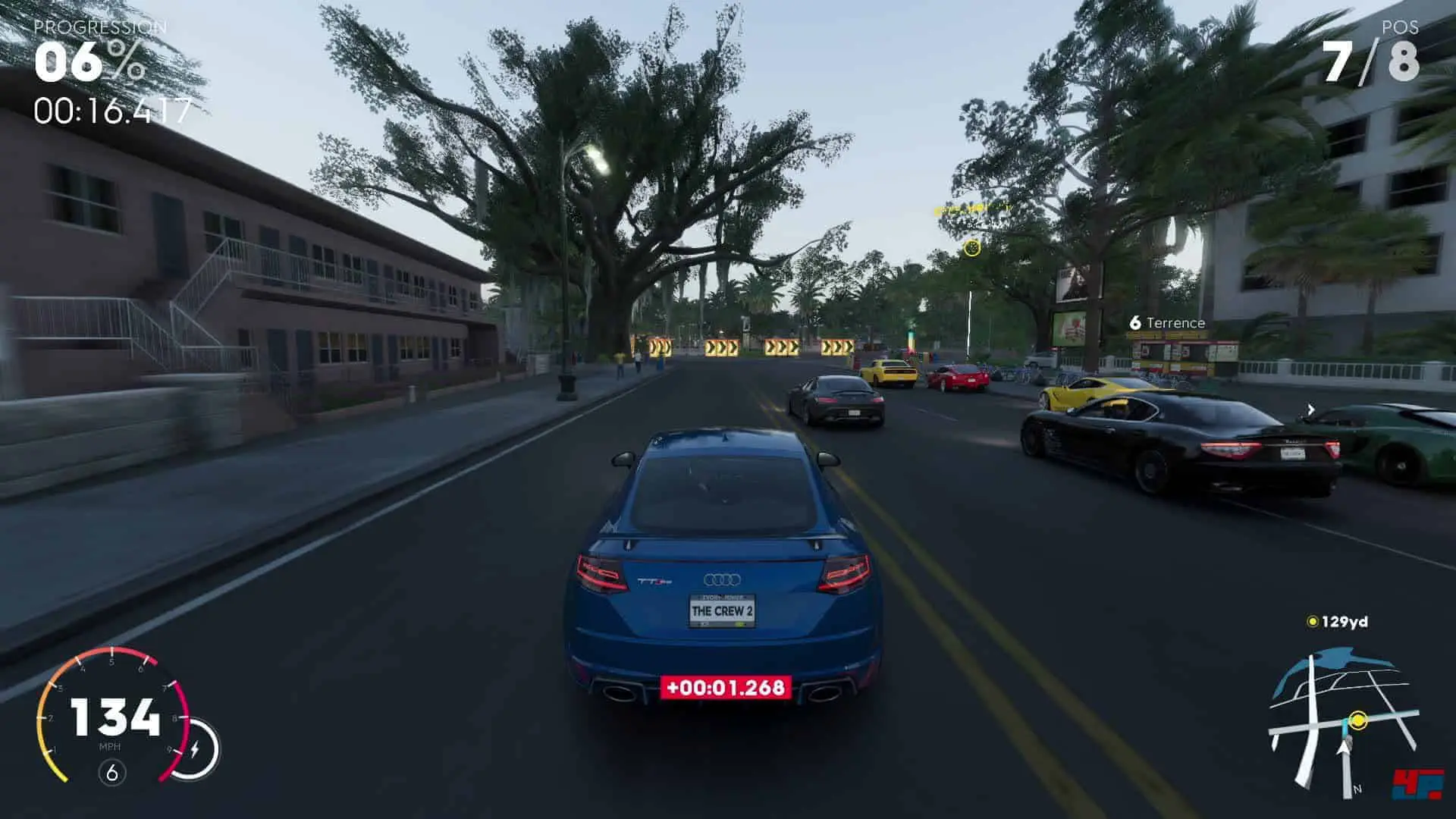The image size is (1456, 819).
Task: Activate the lightning bolt nitro boost
Action: tap(195, 749)
